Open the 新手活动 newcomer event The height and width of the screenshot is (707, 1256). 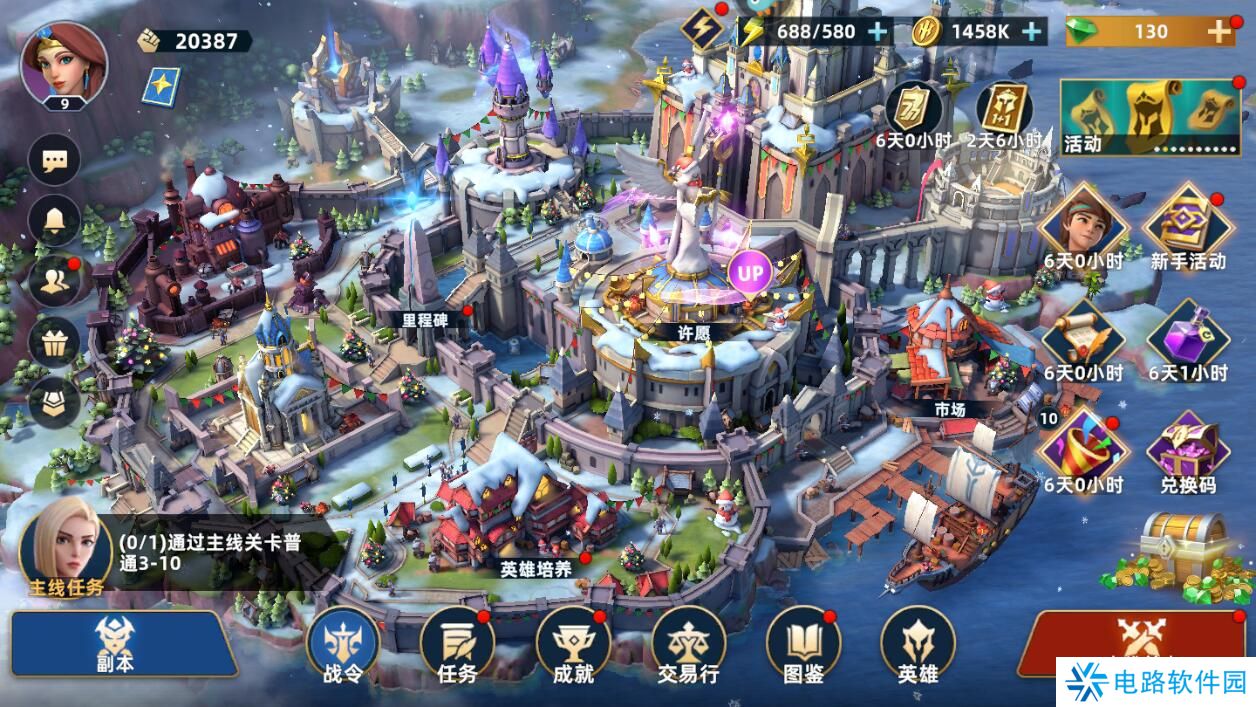click(x=1187, y=227)
